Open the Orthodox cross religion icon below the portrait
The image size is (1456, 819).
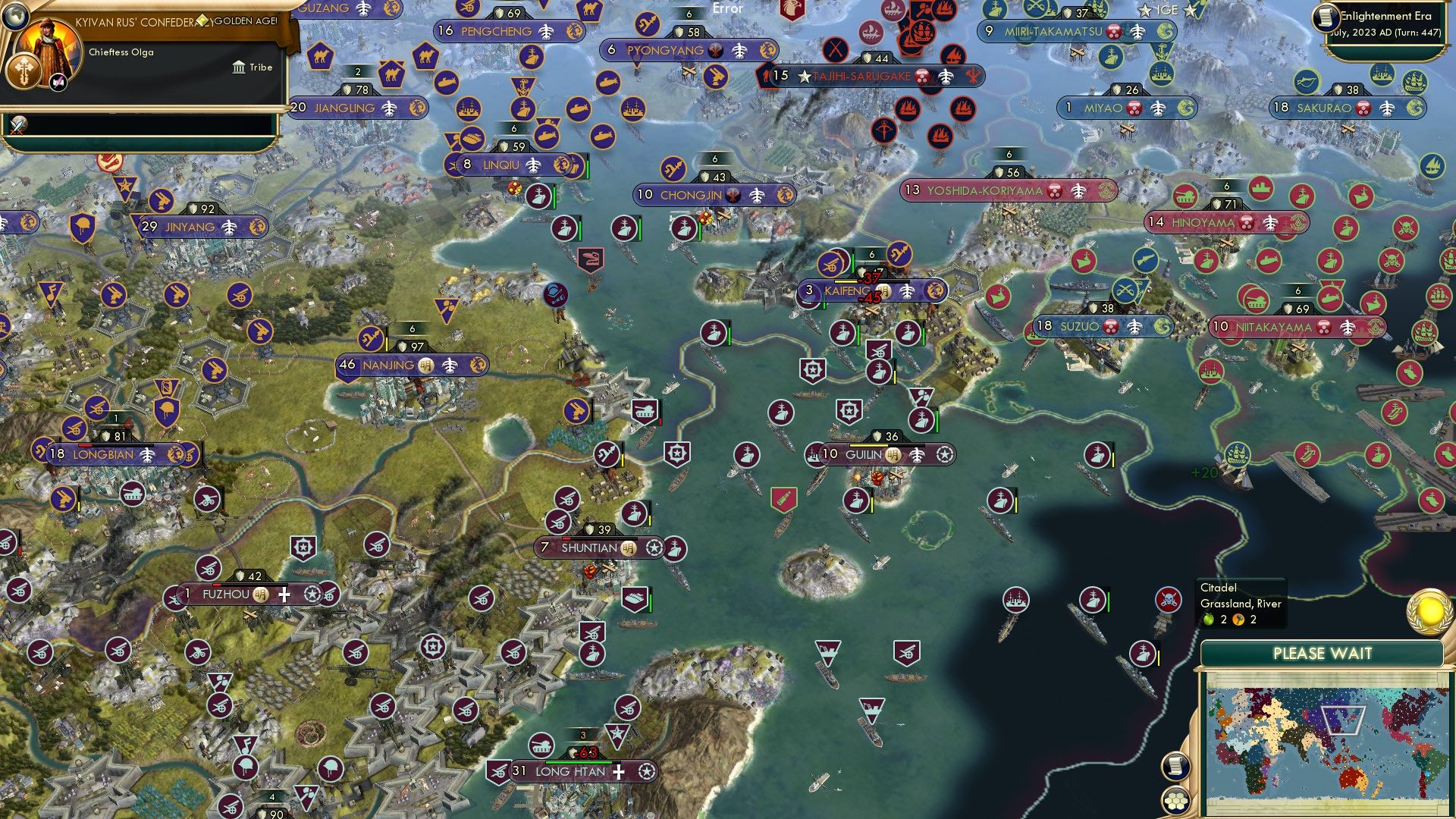click(24, 71)
